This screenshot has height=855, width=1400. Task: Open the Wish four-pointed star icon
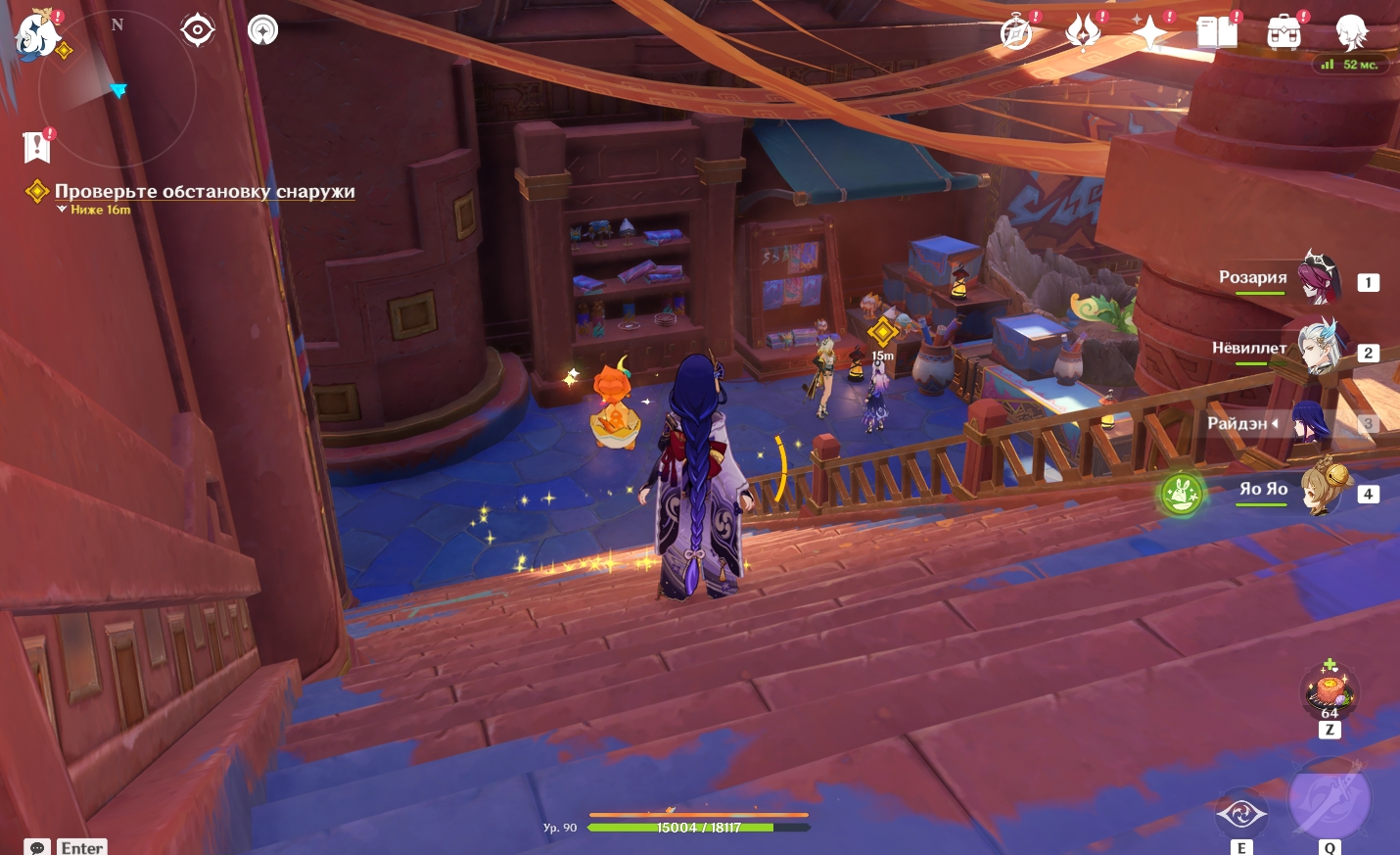1149,32
